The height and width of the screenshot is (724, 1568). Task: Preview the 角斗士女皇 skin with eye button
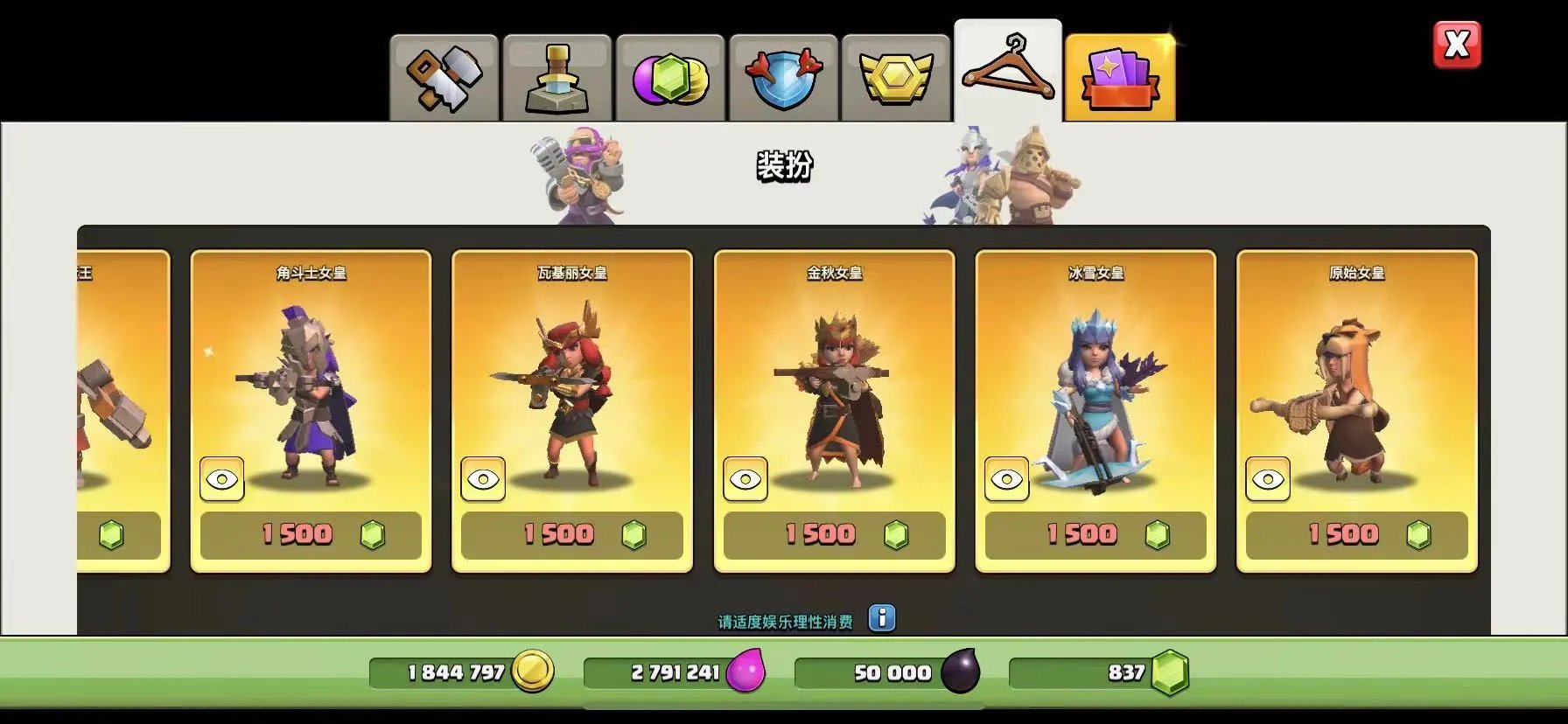222,479
